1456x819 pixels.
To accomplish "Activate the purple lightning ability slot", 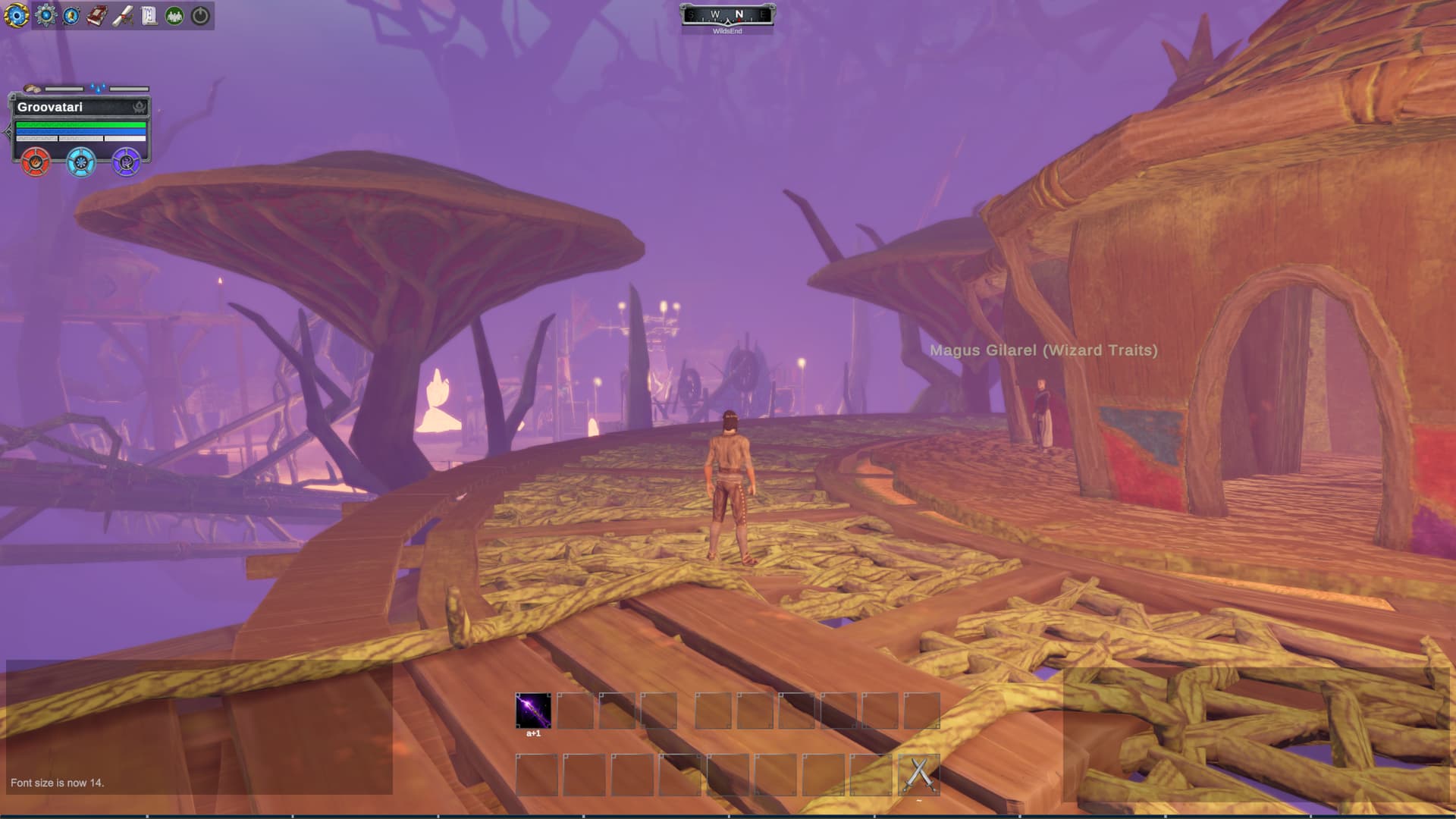I will (x=533, y=711).
